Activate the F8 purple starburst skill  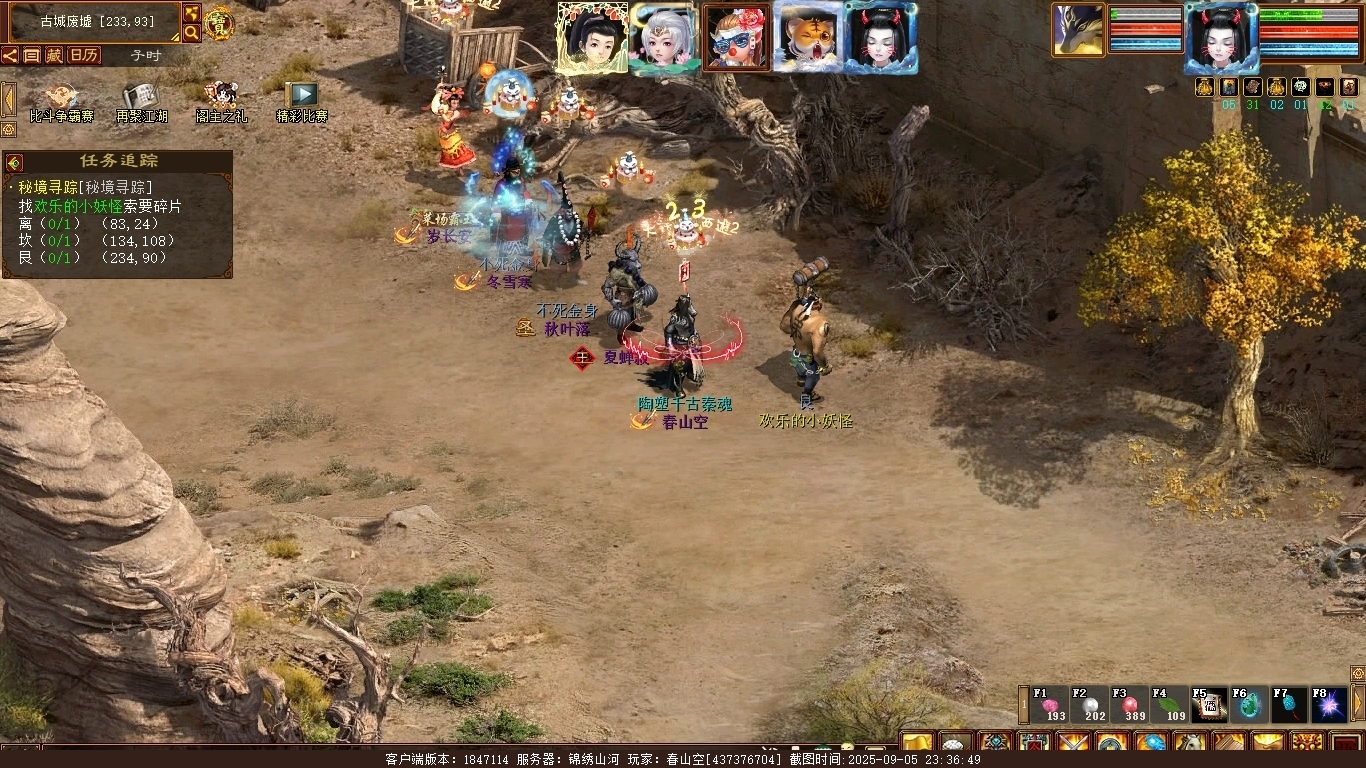coord(1329,705)
